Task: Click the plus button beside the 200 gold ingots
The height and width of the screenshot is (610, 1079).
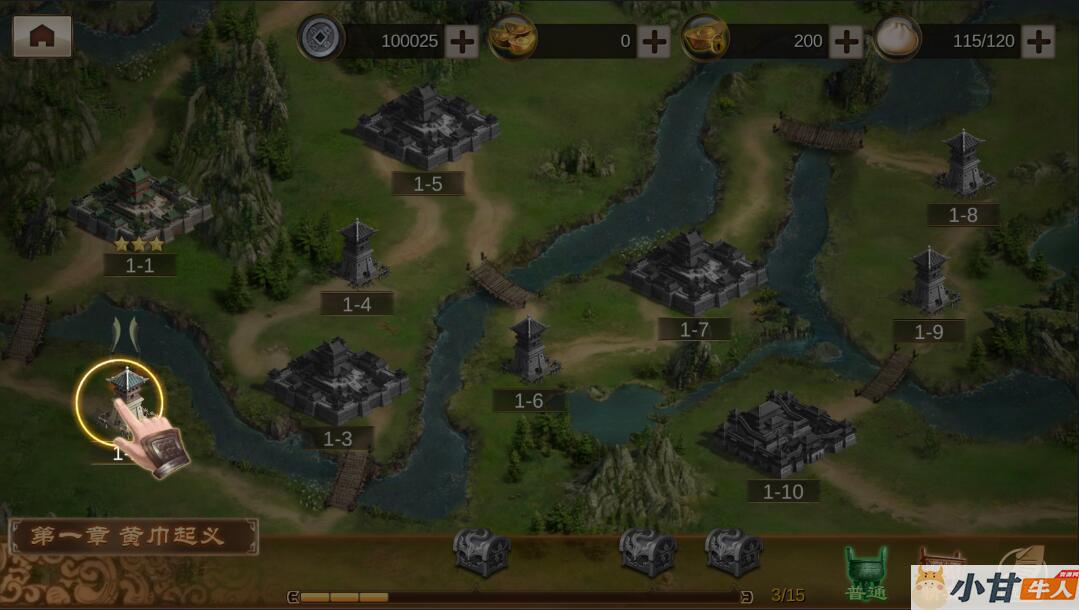Action: (x=846, y=41)
